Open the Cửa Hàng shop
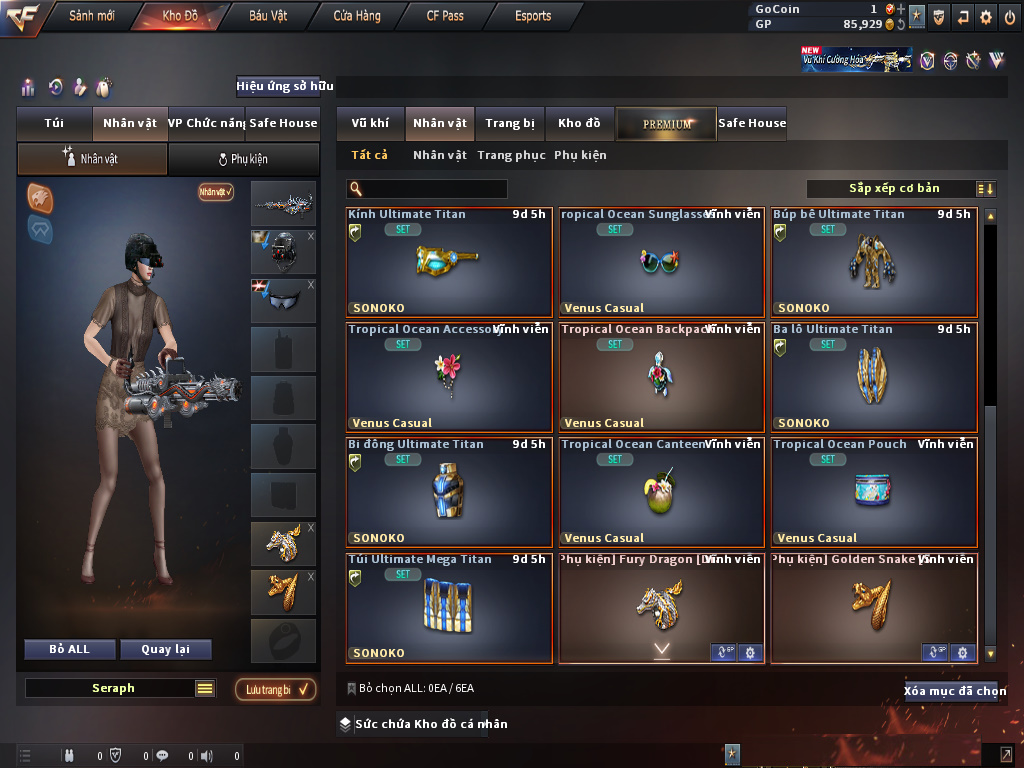Viewport: 1024px width, 768px height. [356, 16]
